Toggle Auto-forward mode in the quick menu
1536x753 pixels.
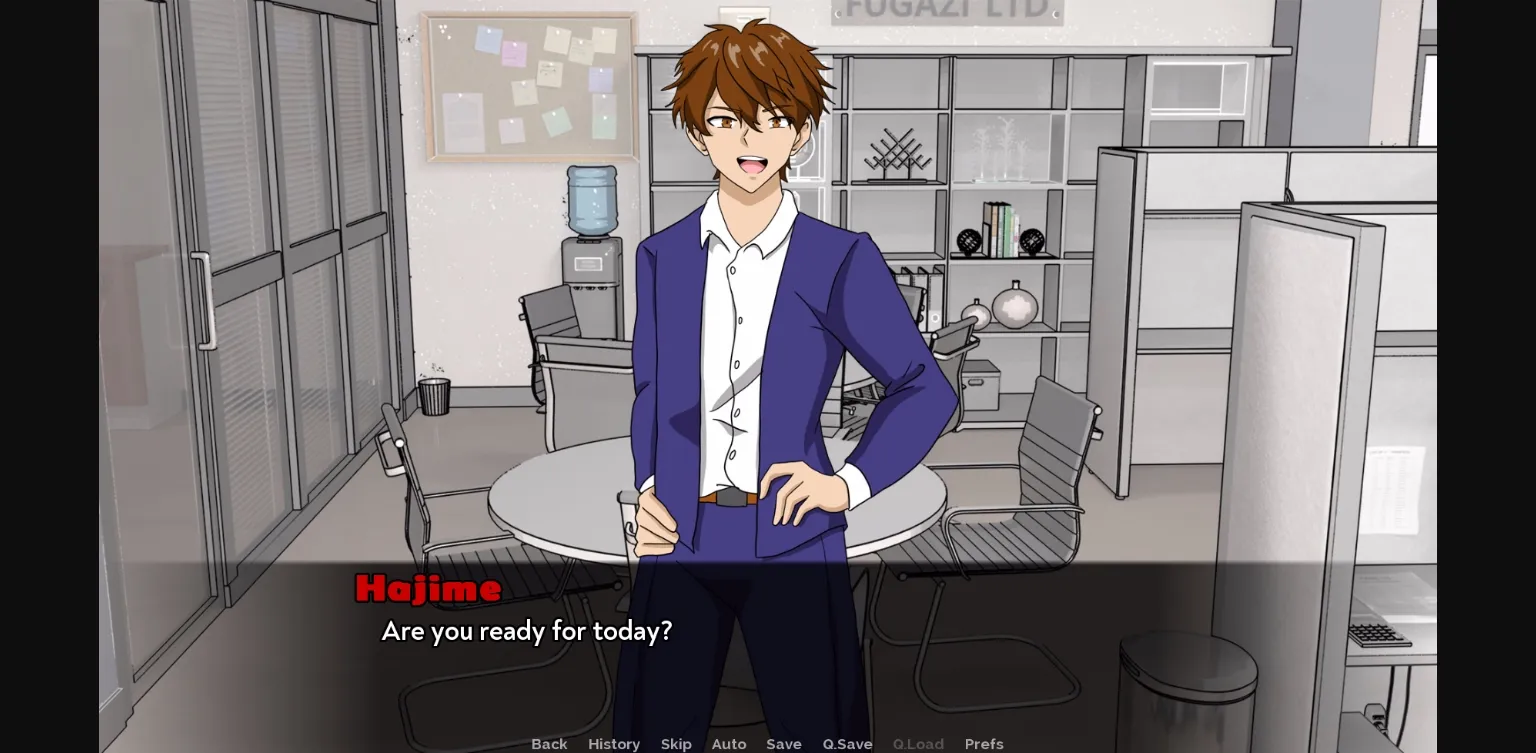(x=729, y=744)
